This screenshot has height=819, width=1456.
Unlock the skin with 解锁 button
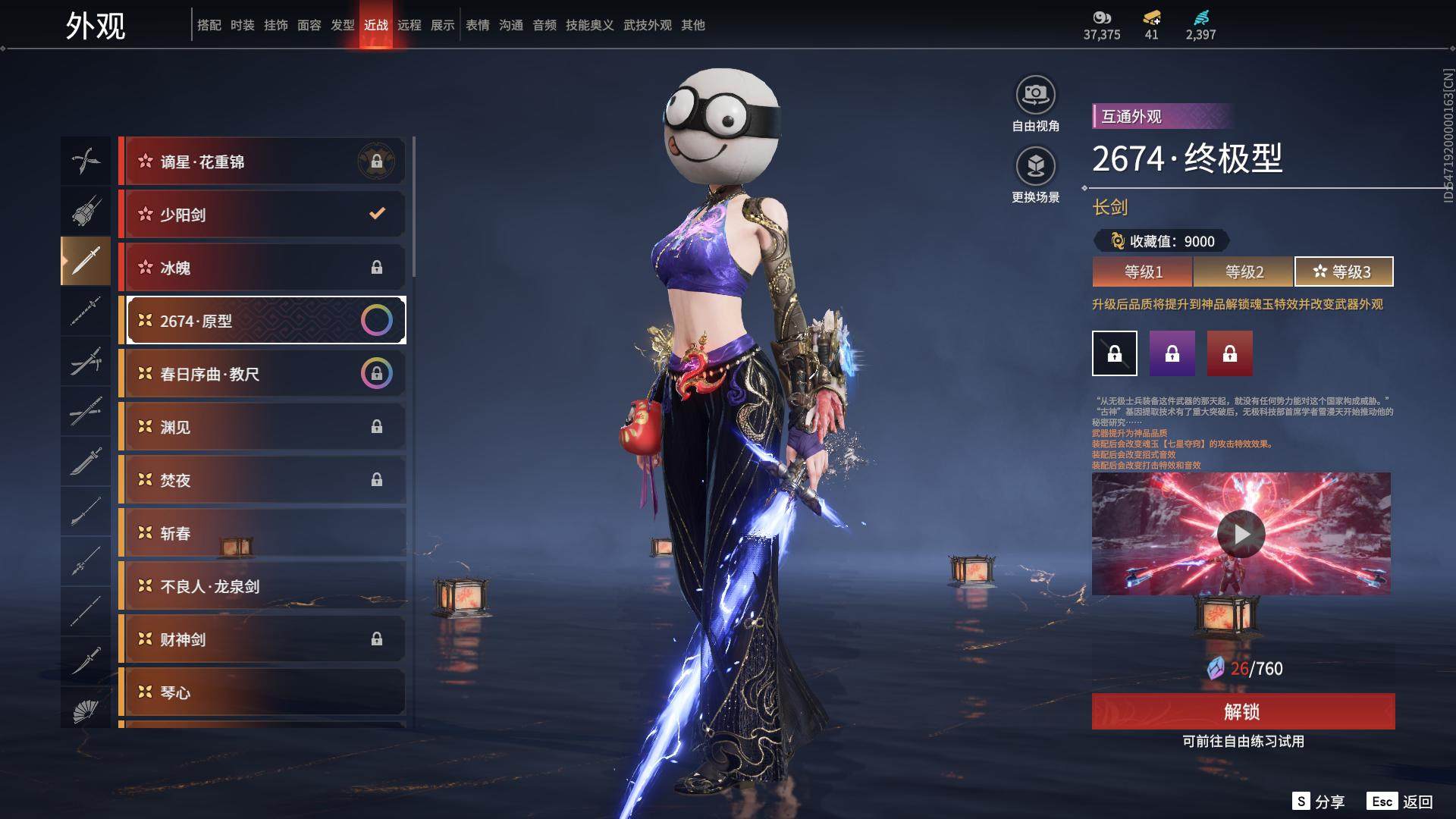coord(1243,711)
